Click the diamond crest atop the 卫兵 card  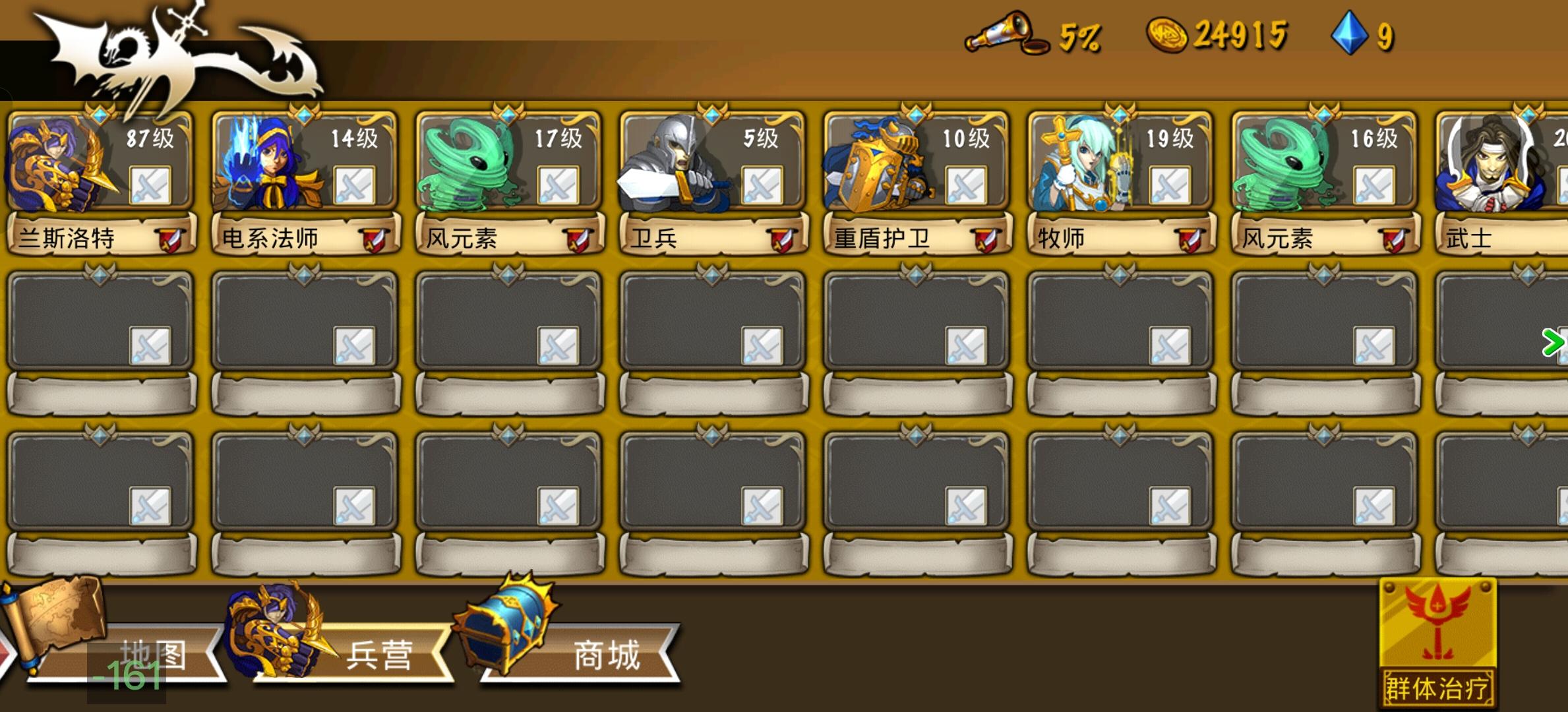[711, 112]
